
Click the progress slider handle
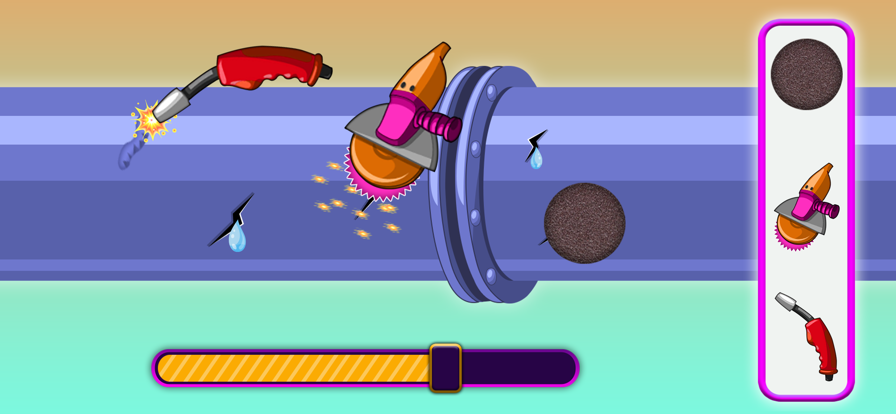(445, 367)
